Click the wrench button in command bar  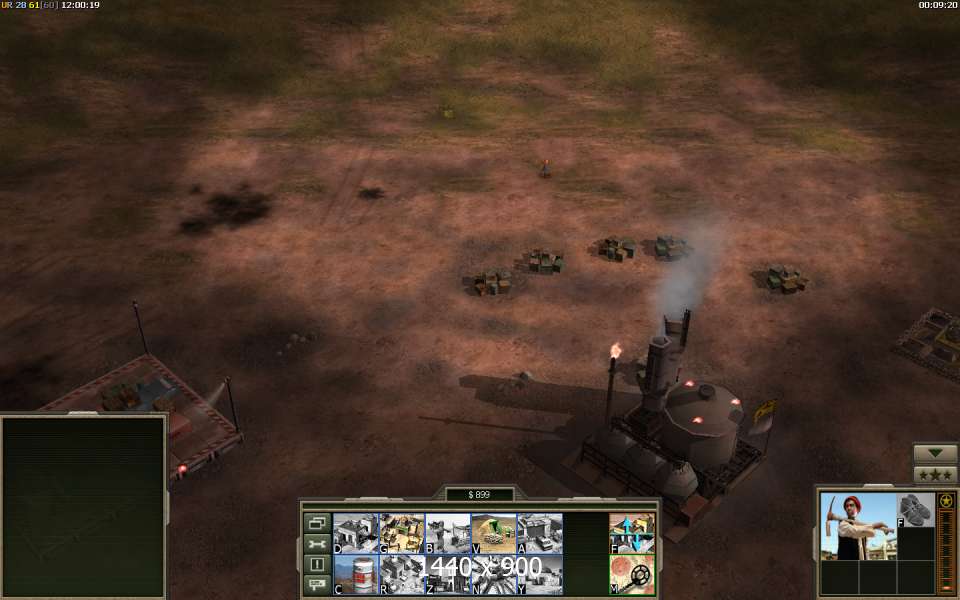pyautogui.click(x=317, y=544)
